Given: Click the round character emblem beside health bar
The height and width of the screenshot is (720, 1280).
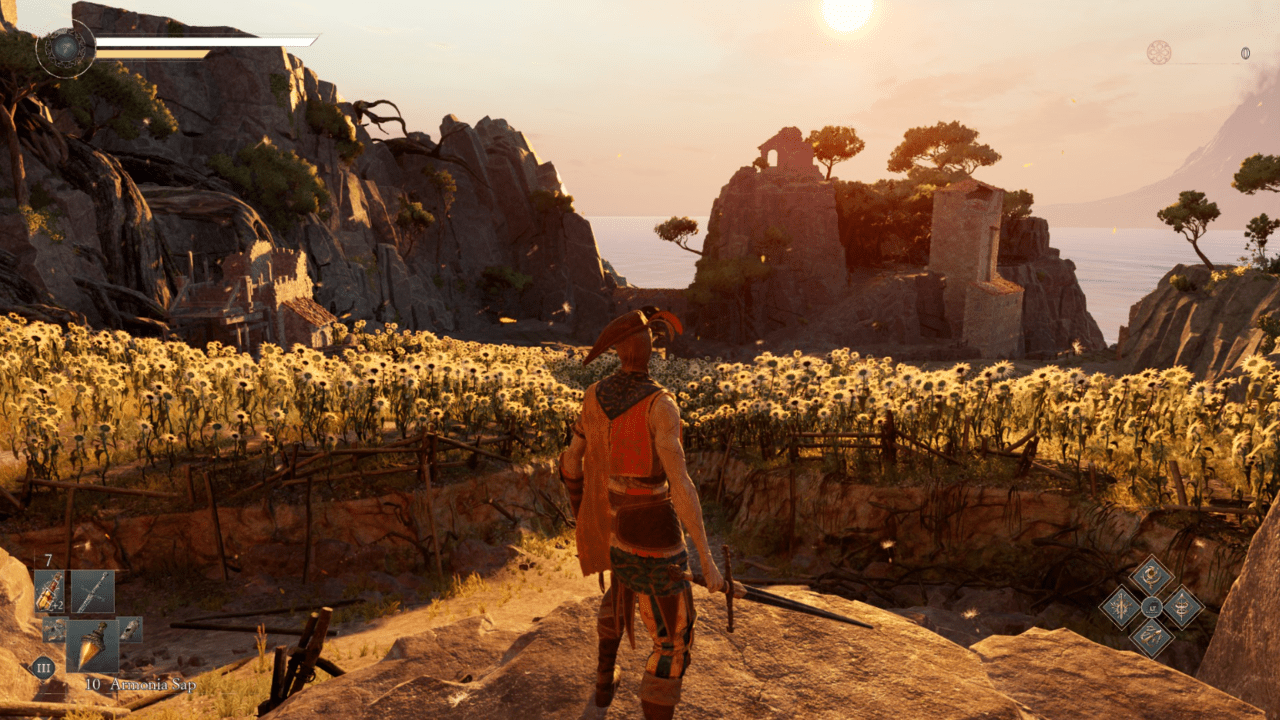Looking at the screenshot, I should [66, 49].
